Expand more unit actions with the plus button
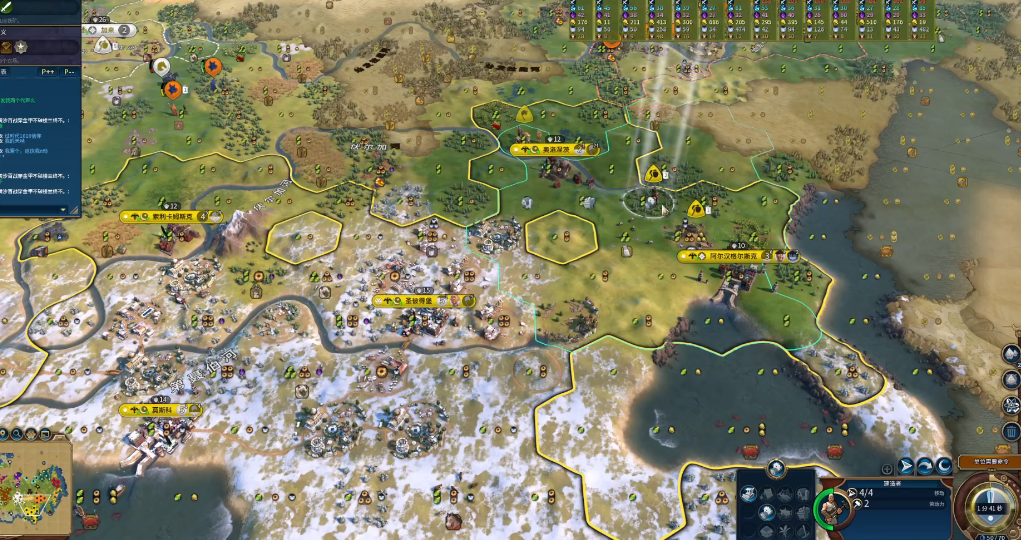The height and width of the screenshot is (540, 1021). 887,467
